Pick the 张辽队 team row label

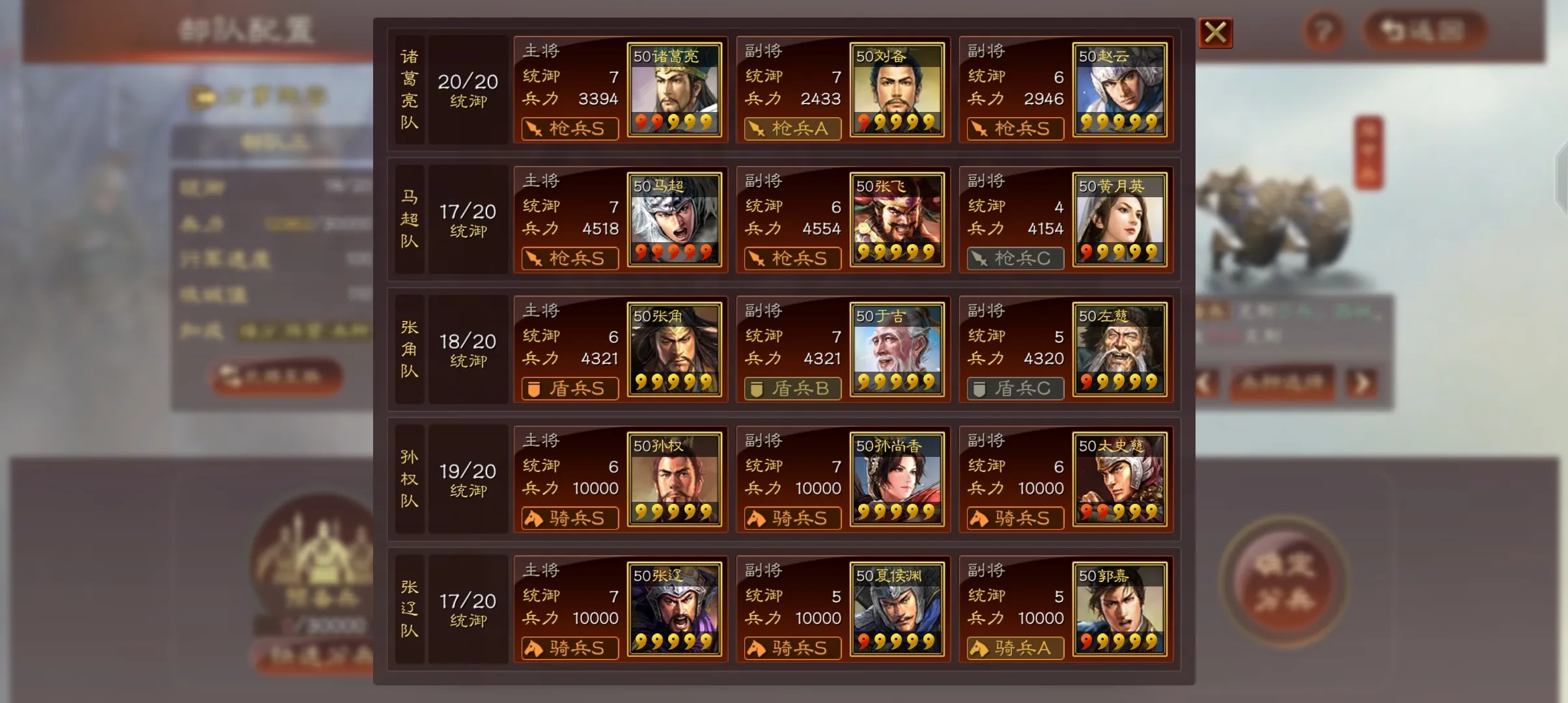click(x=410, y=609)
